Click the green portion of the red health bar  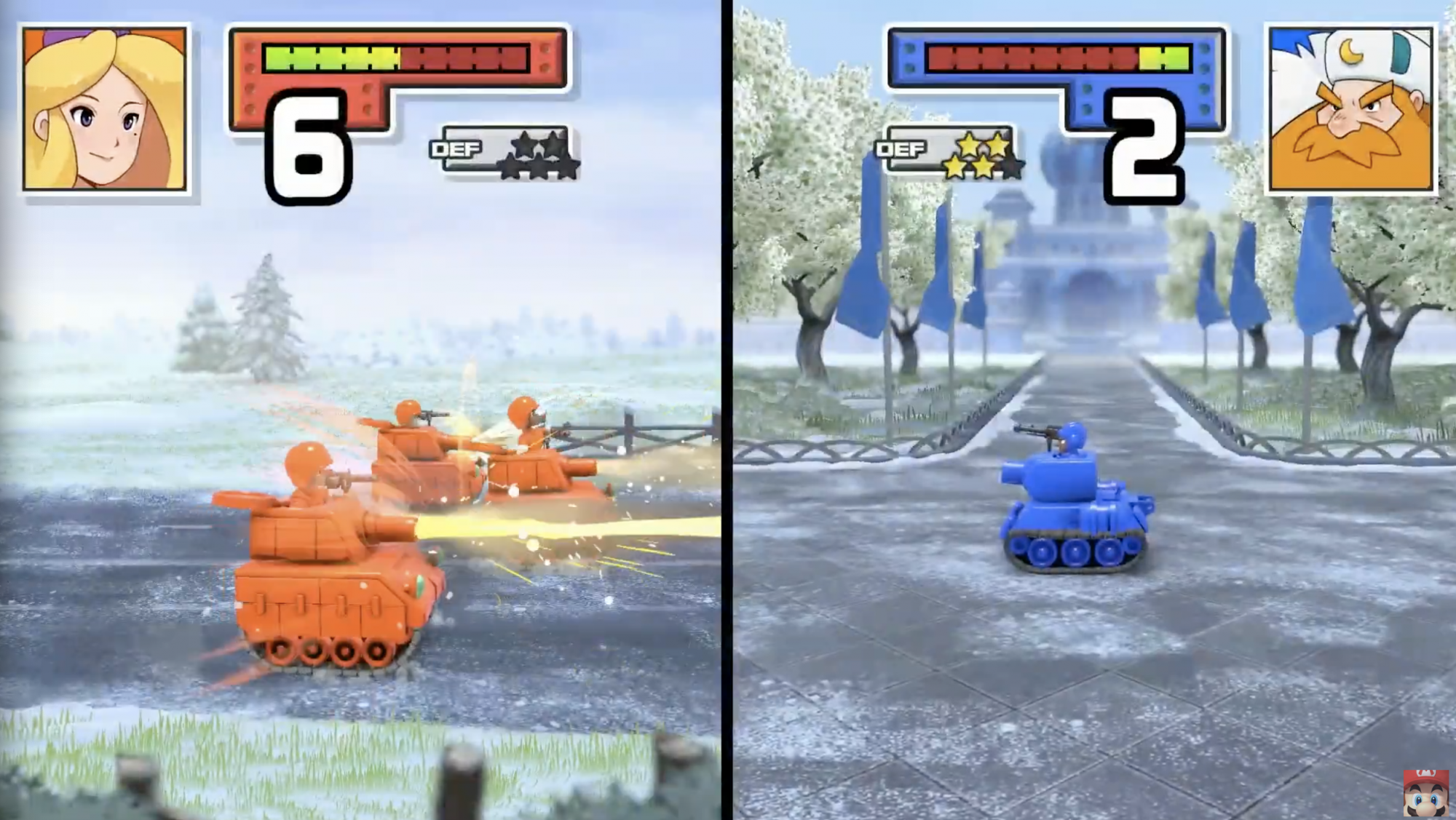tap(328, 58)
